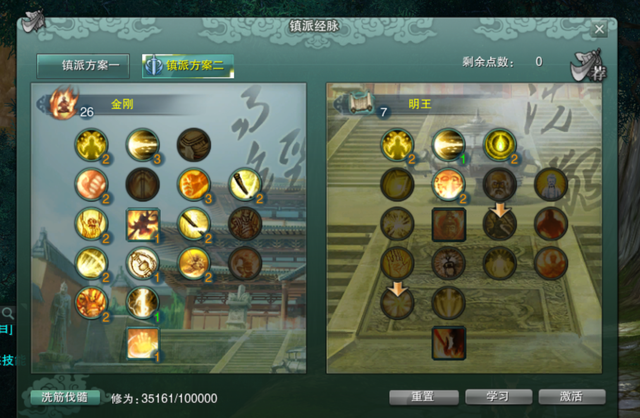Choose the fist skill in the 金刚 tree

[x=90, y=183]
